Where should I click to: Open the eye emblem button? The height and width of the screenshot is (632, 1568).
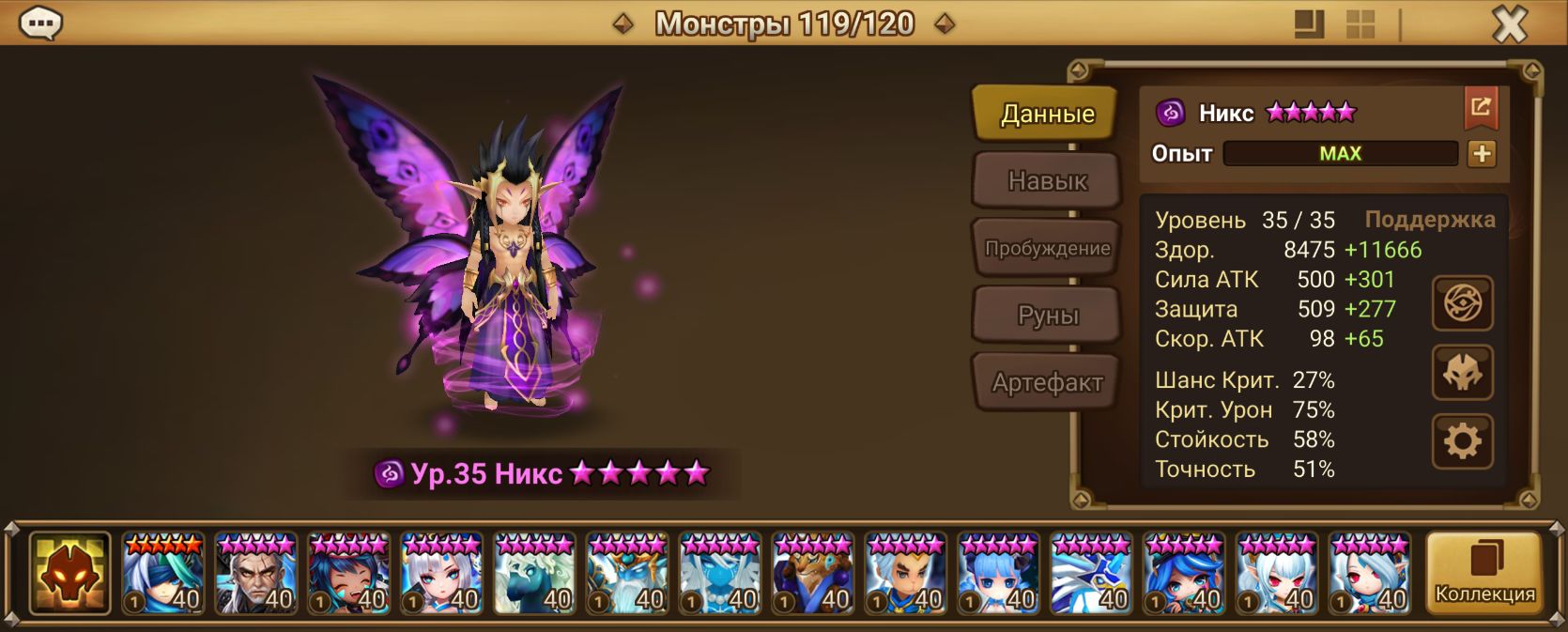(1462, 303)
